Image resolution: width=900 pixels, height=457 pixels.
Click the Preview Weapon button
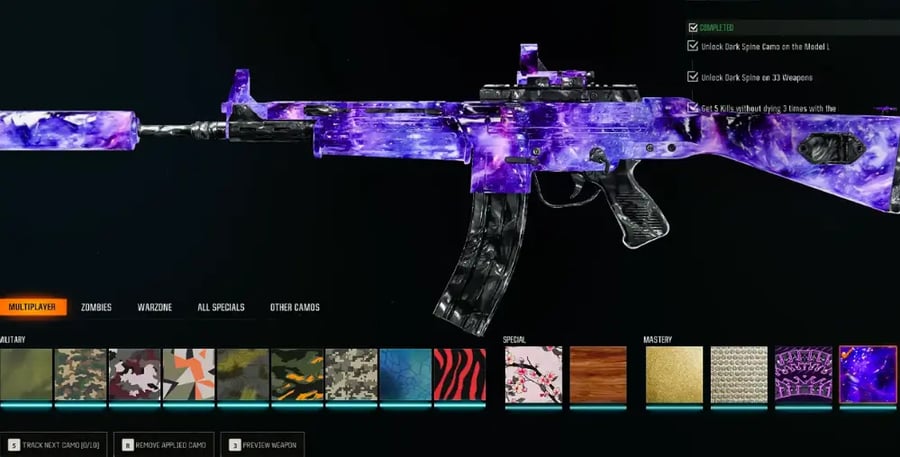pos(263,444)
